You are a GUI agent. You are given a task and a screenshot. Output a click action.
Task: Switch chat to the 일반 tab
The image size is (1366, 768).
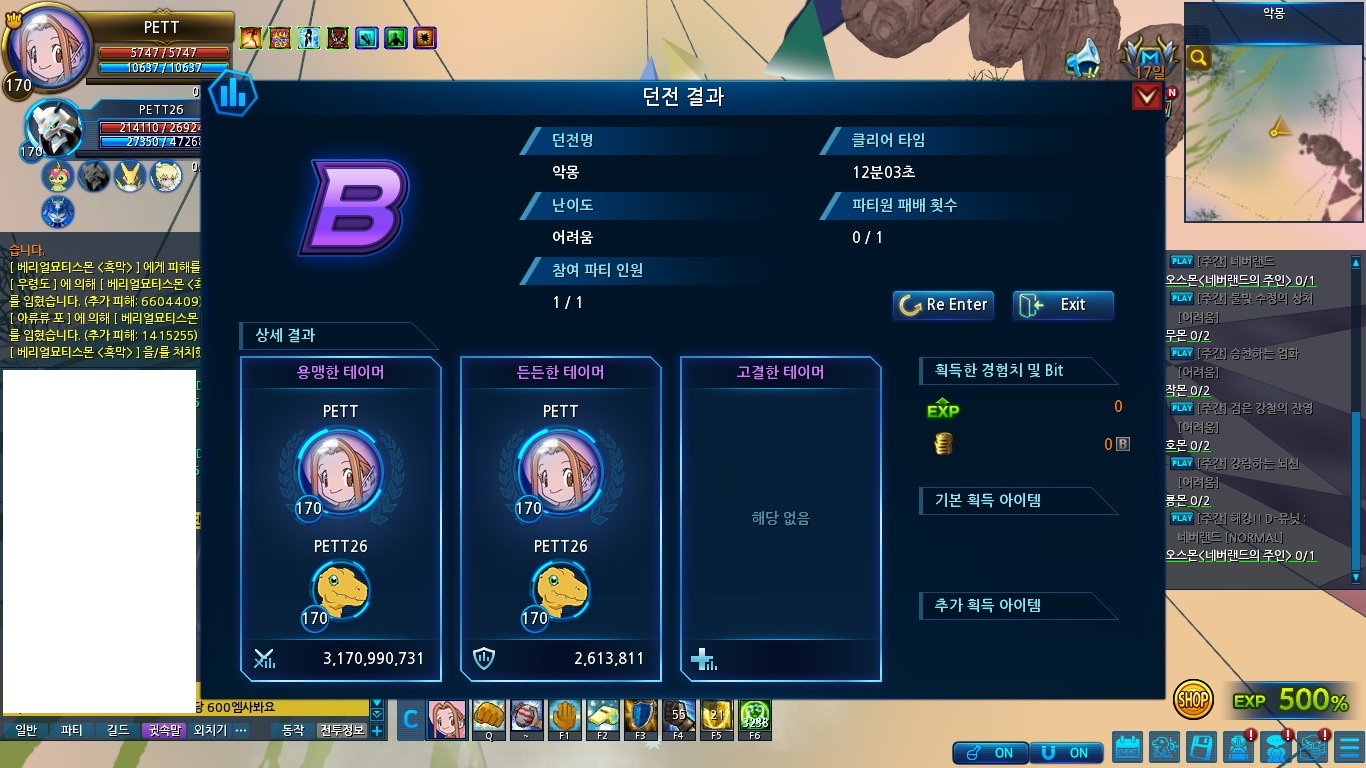point(26,731)
